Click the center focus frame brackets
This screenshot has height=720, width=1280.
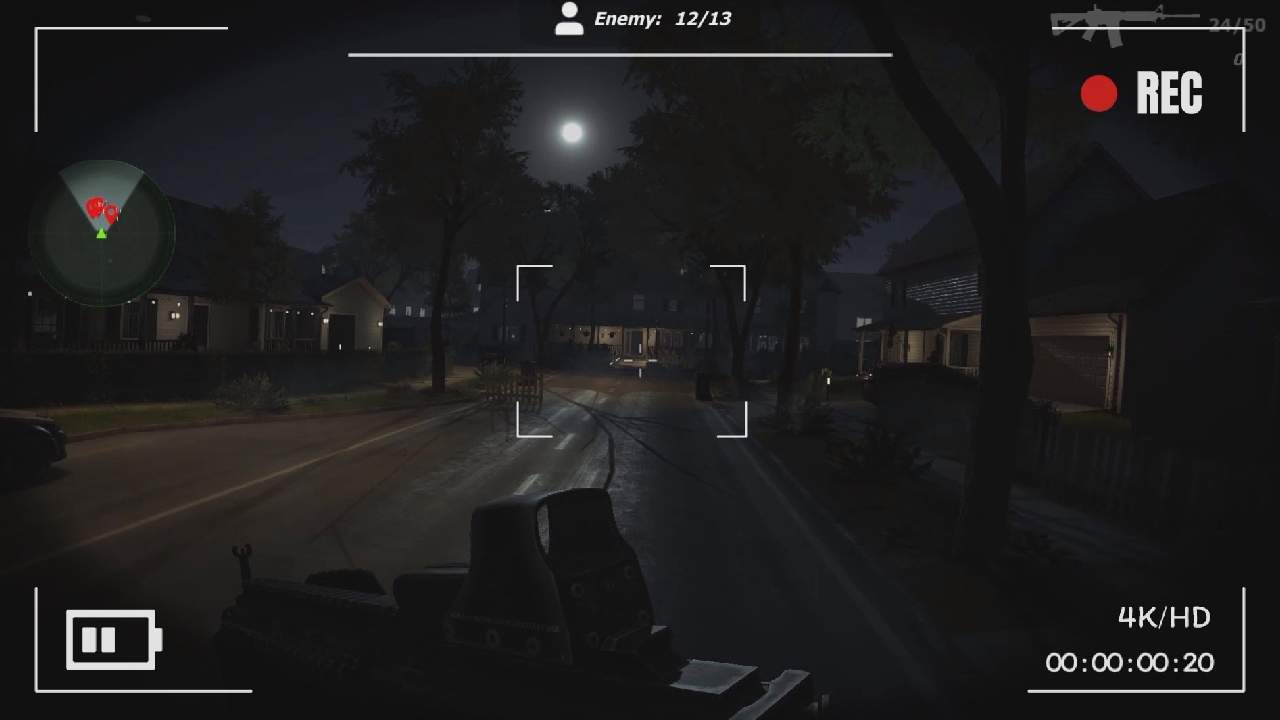point(630,350)
